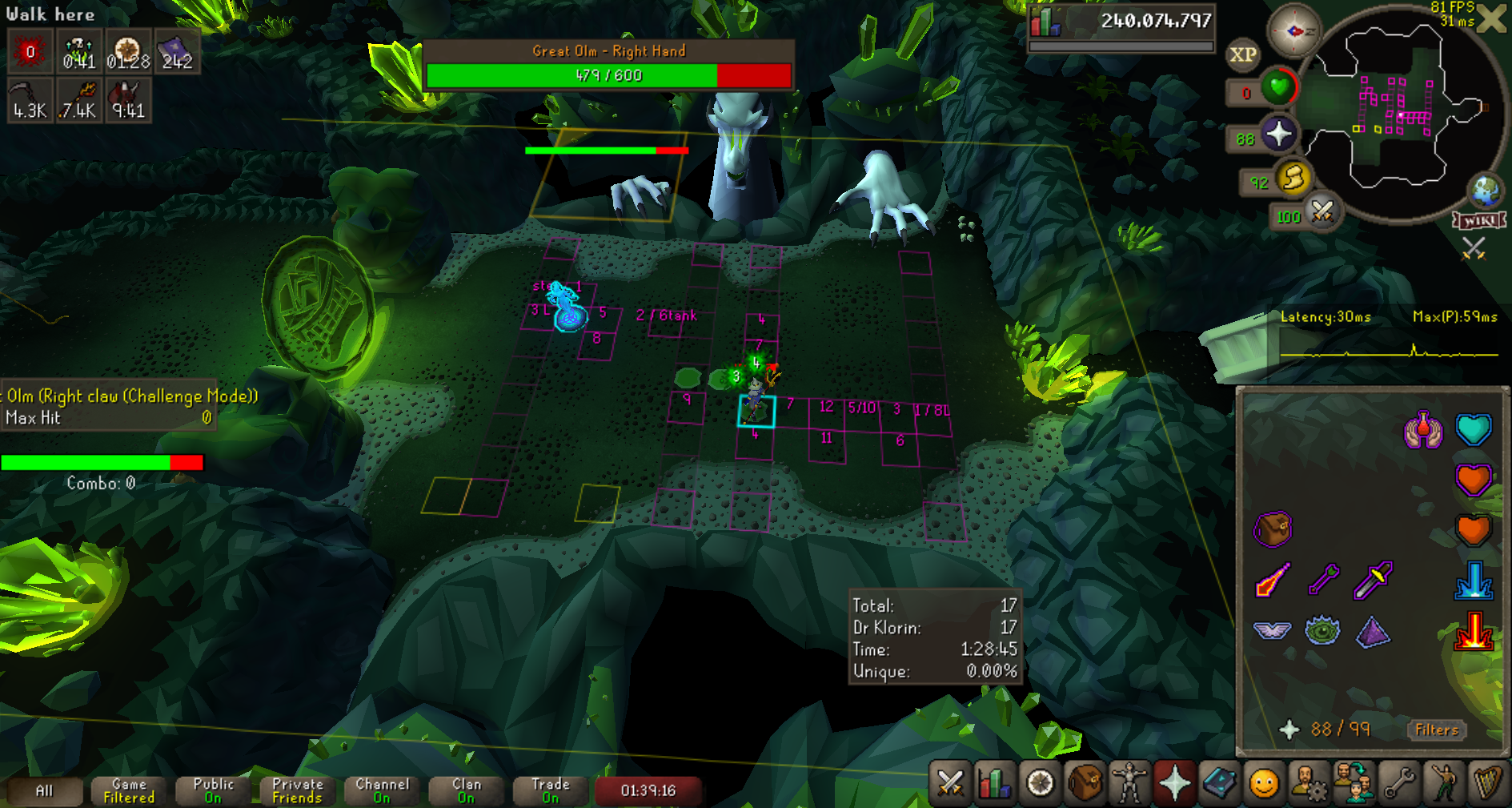Open the world map globe
This screenshot has width=1512, height=808.
tap(1486, 191)
